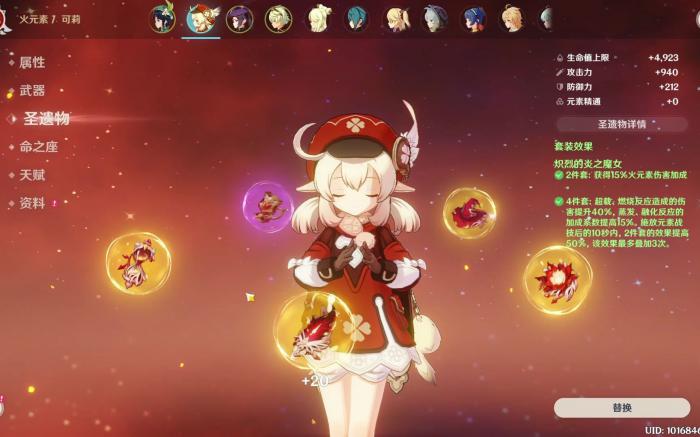Show the 资料 profile page
Image resolution: width=700 pixels, height=437 pixels.
(32, 203)
